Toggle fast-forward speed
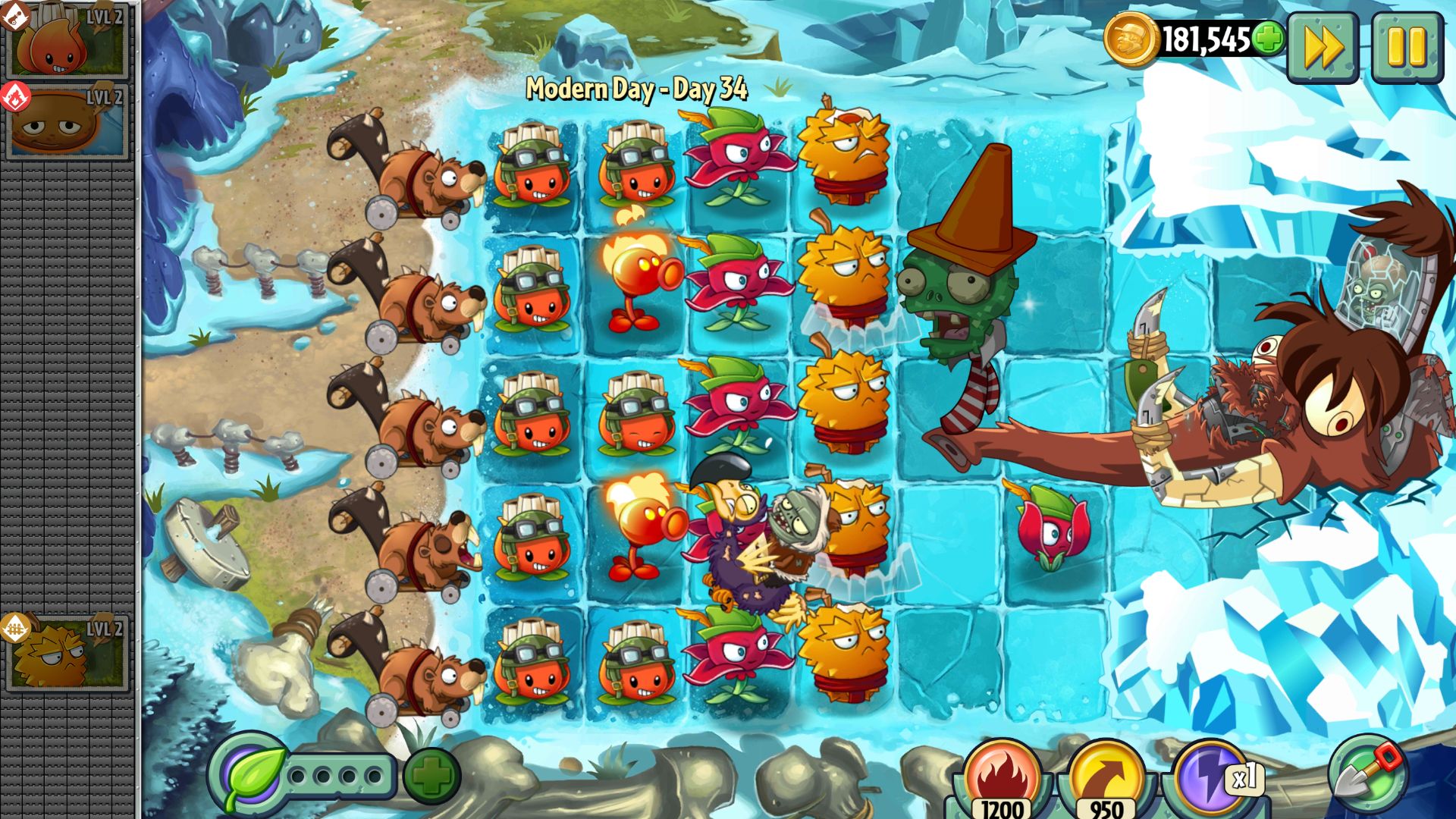Screen dimensions: 1456x819 point(1324,47)
